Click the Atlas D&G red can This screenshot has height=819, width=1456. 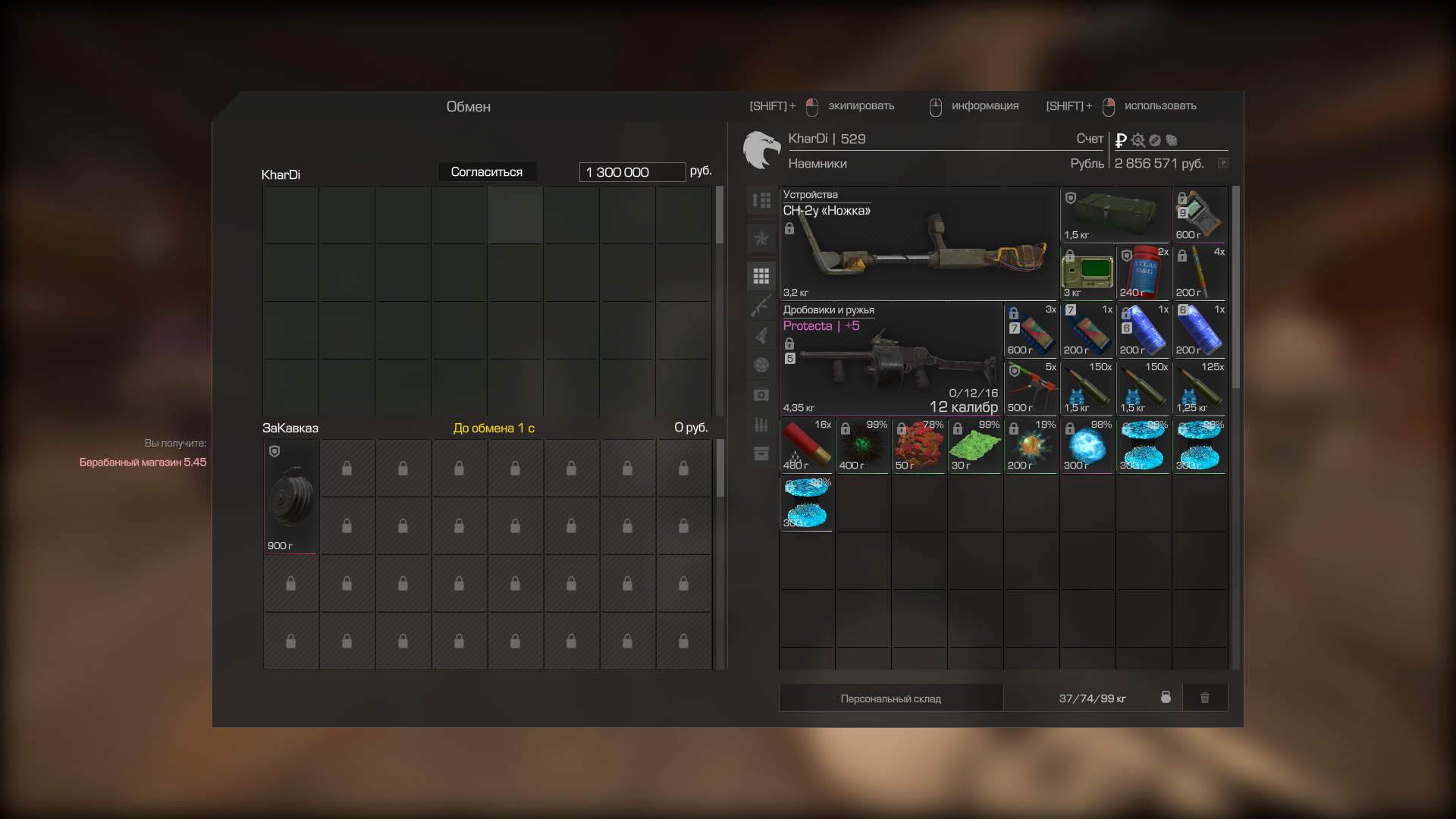point(1144,273)
